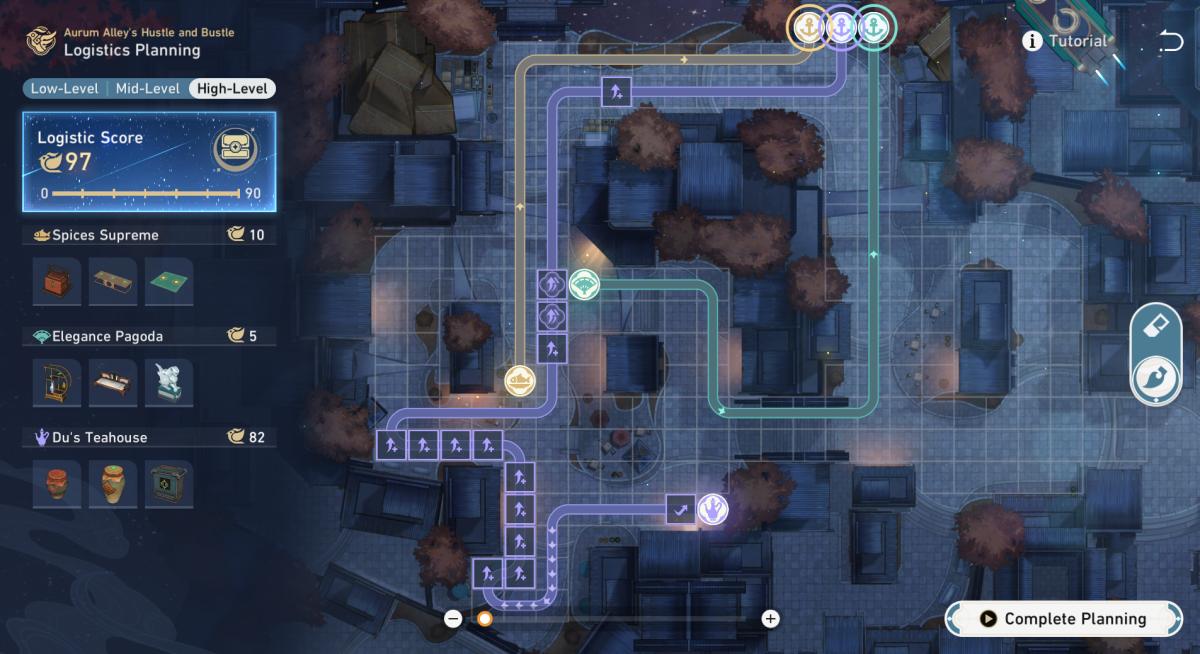Zoom out the map with minus button
Image resolution: width=1200 pixels, height=654 pixels.
453,619
